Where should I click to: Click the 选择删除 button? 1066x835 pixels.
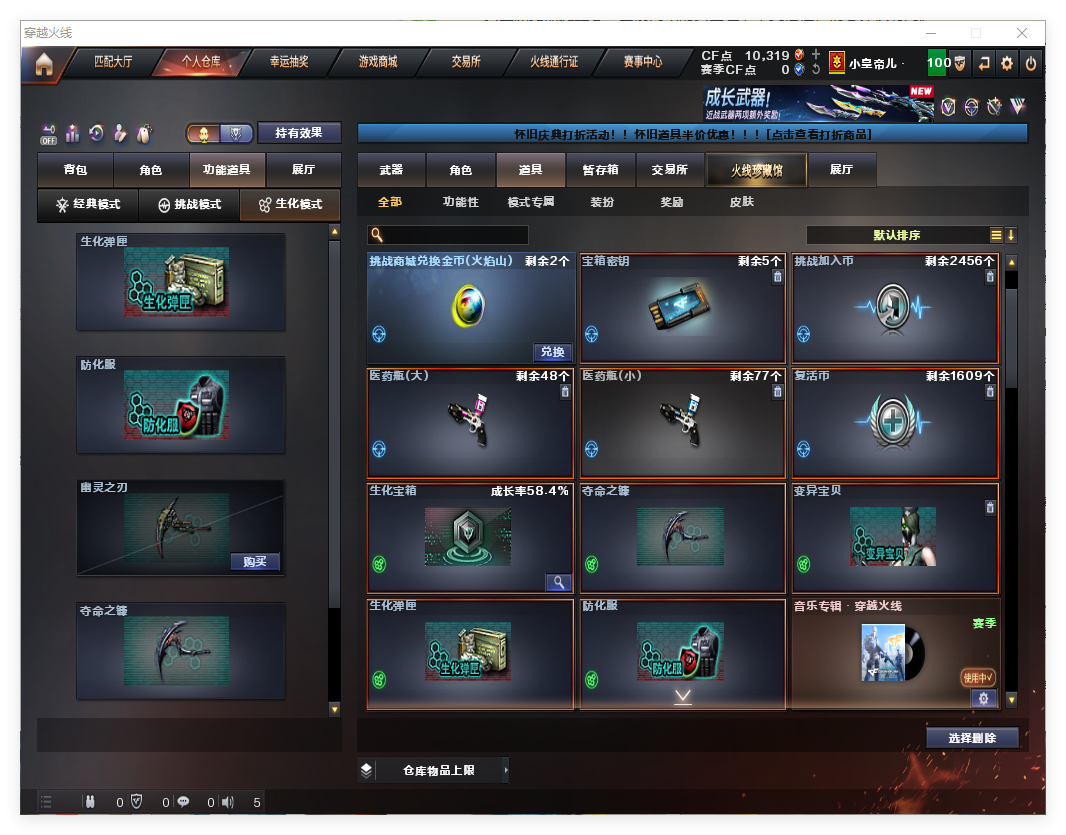tap(971, 738)
